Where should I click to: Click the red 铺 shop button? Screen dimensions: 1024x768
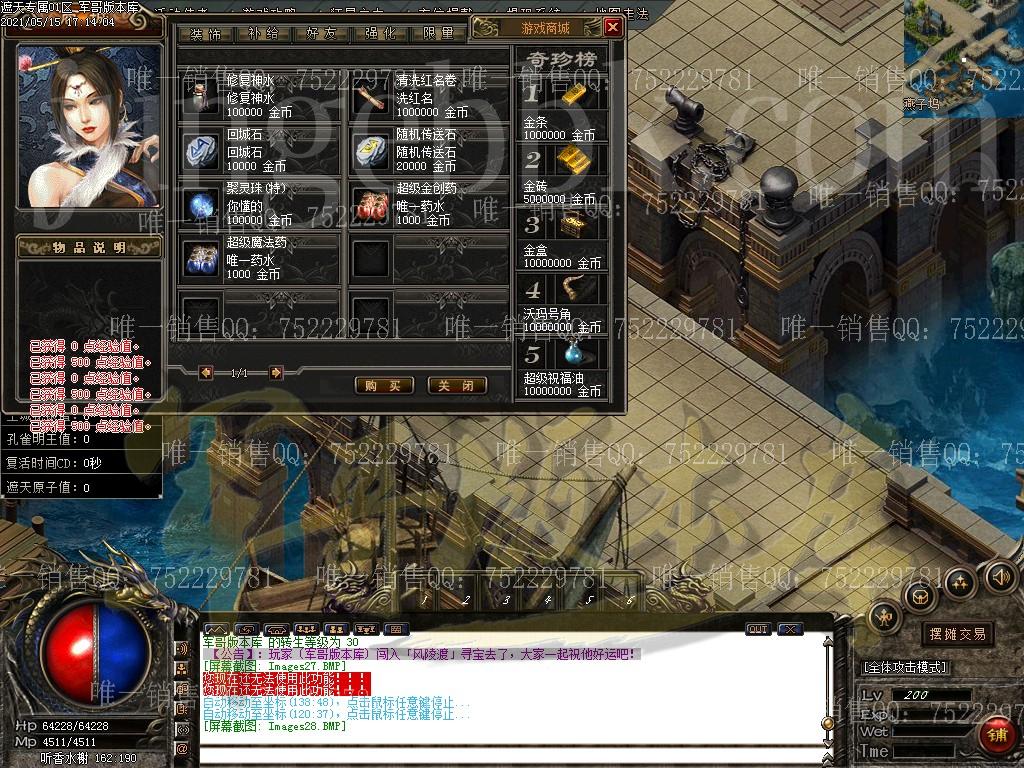point(996,735)
